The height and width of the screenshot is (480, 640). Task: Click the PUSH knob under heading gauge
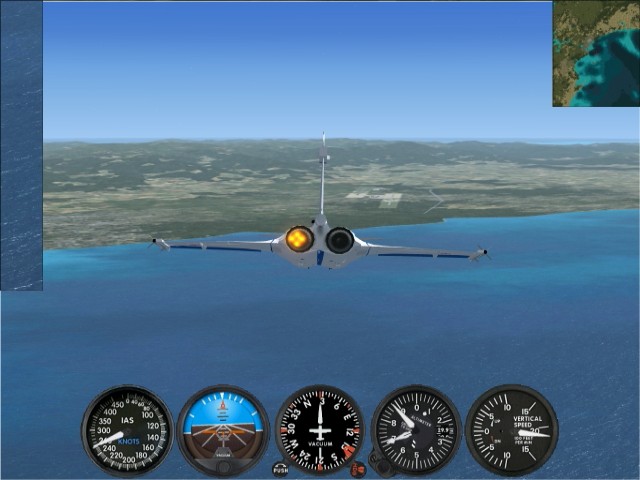pos(280,468)
